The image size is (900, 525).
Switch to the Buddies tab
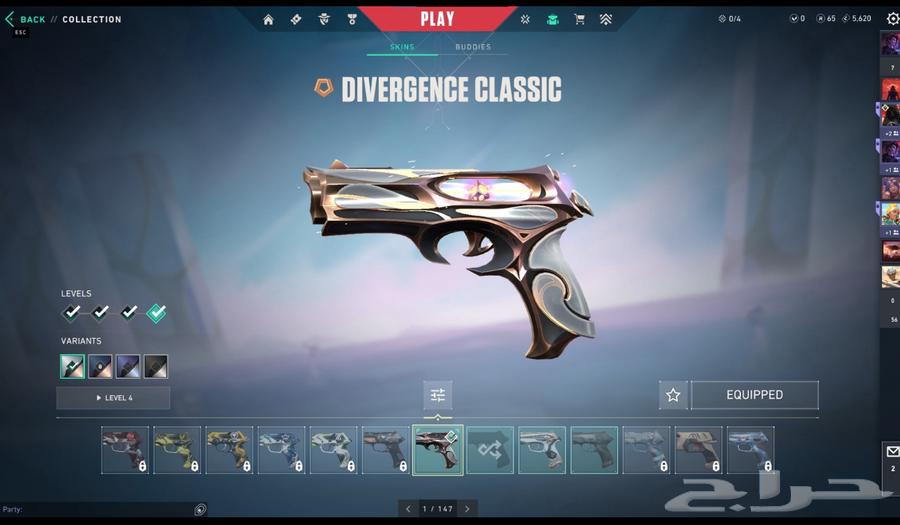(x=473, y=47)
